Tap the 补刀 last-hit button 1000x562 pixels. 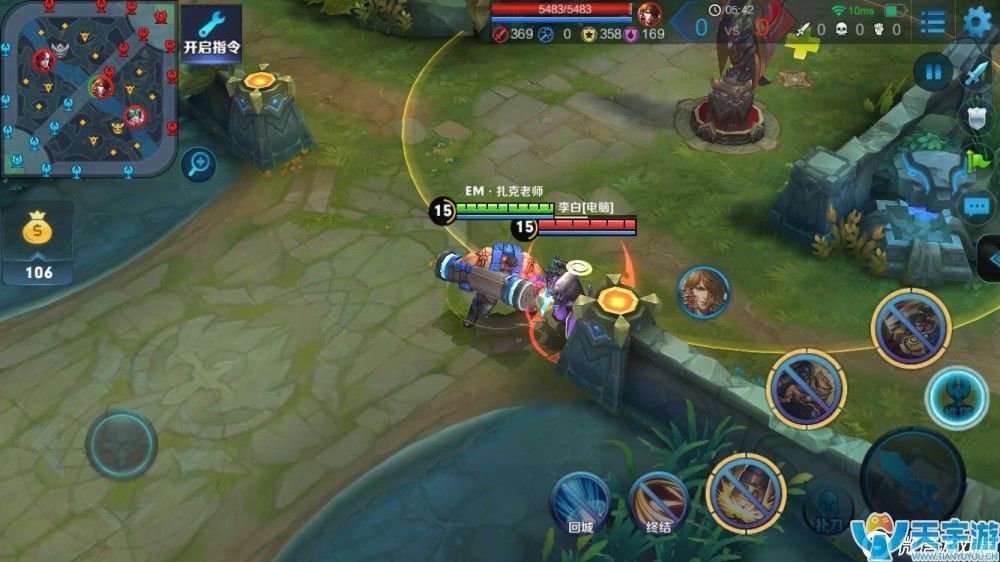pos(828,507)
